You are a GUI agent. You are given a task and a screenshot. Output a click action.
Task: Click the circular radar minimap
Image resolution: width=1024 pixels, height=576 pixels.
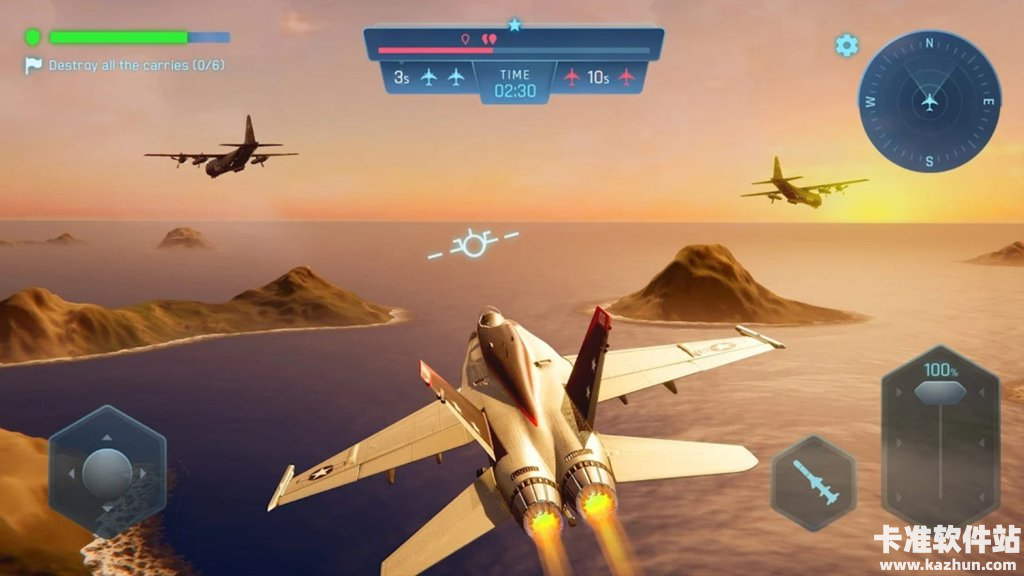[929, 101]
